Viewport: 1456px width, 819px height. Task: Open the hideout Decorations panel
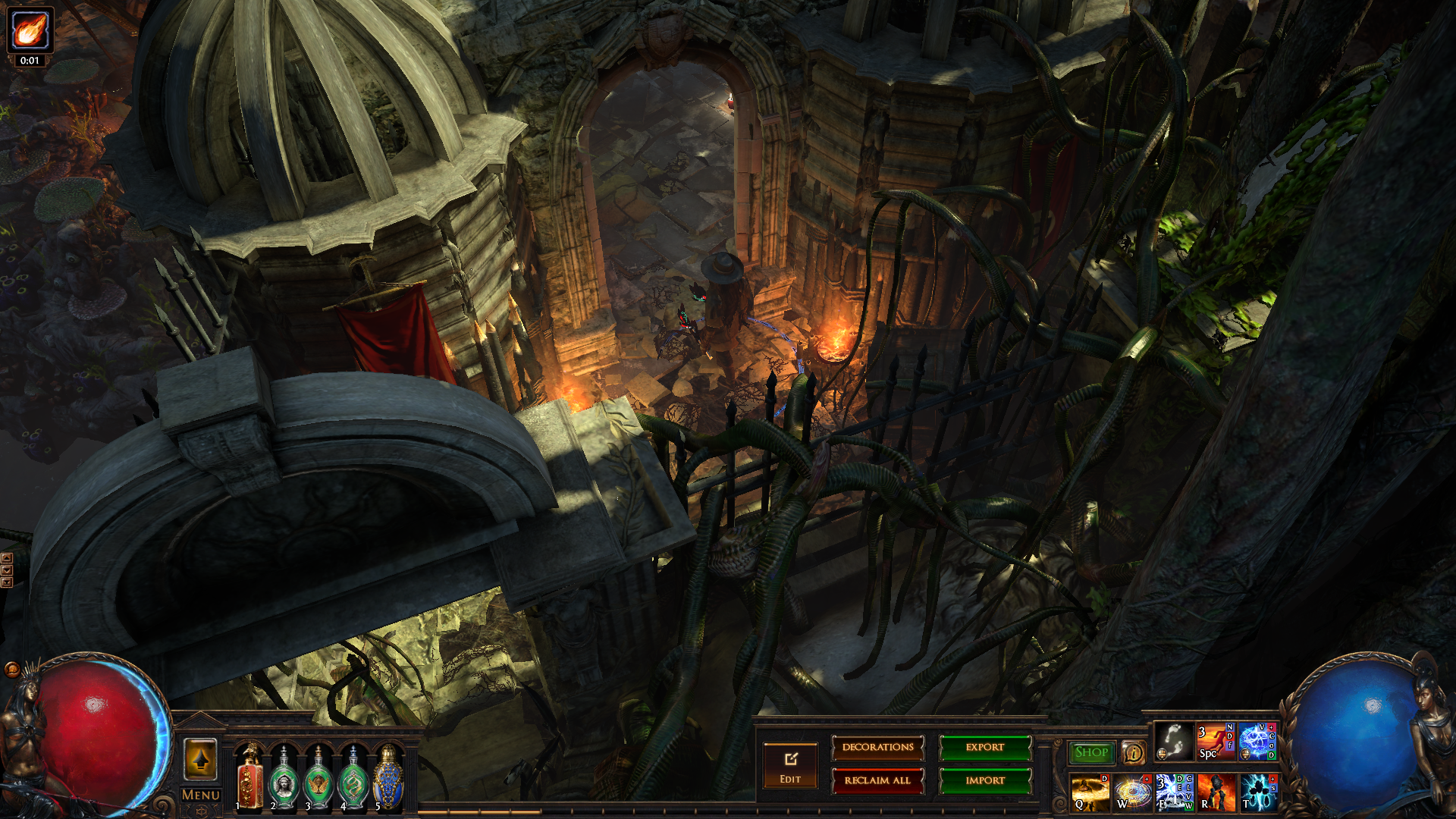(877, 748)
